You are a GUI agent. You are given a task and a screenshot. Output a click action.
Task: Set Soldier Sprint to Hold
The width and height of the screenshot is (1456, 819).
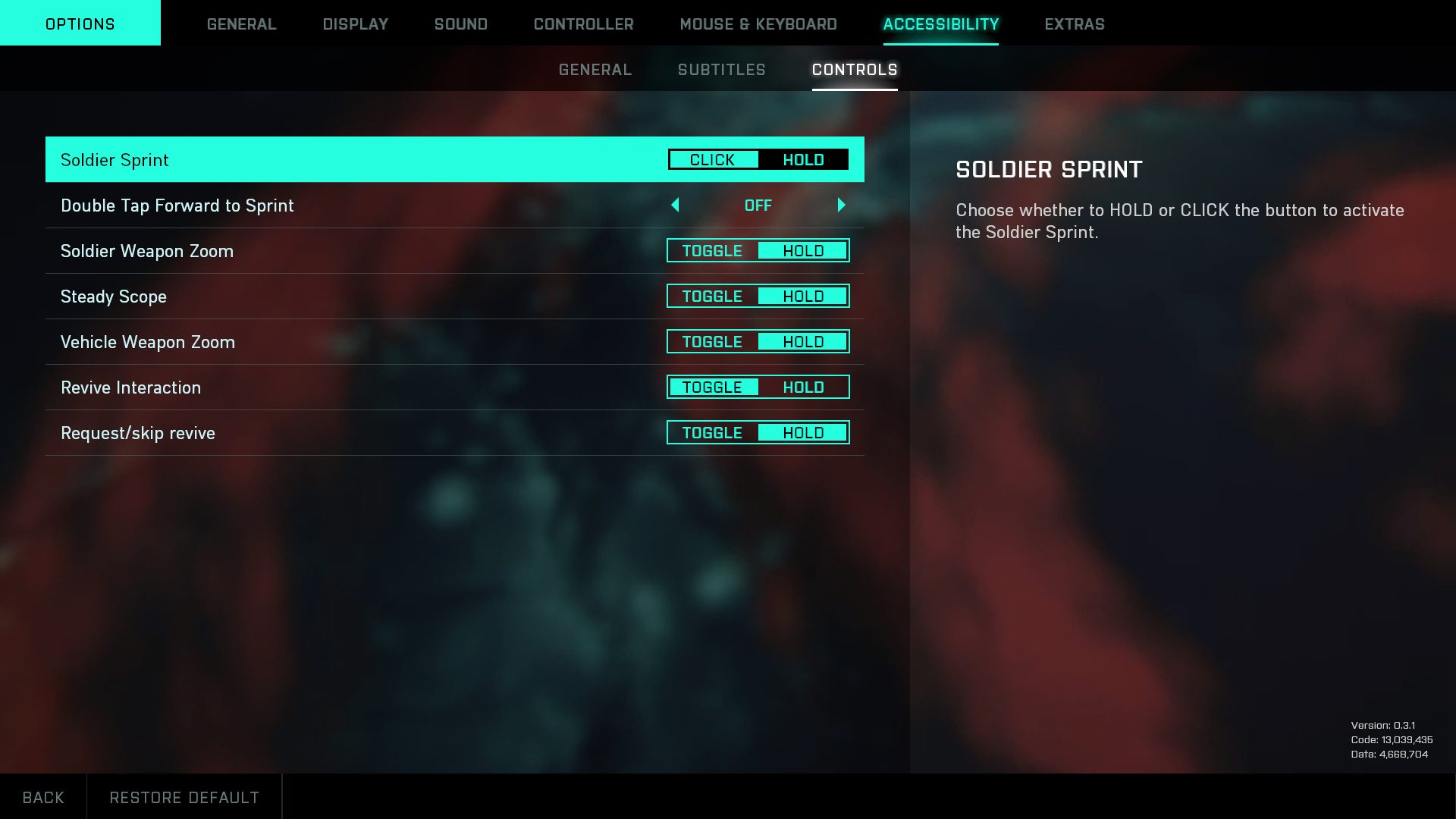click(803, 160)
